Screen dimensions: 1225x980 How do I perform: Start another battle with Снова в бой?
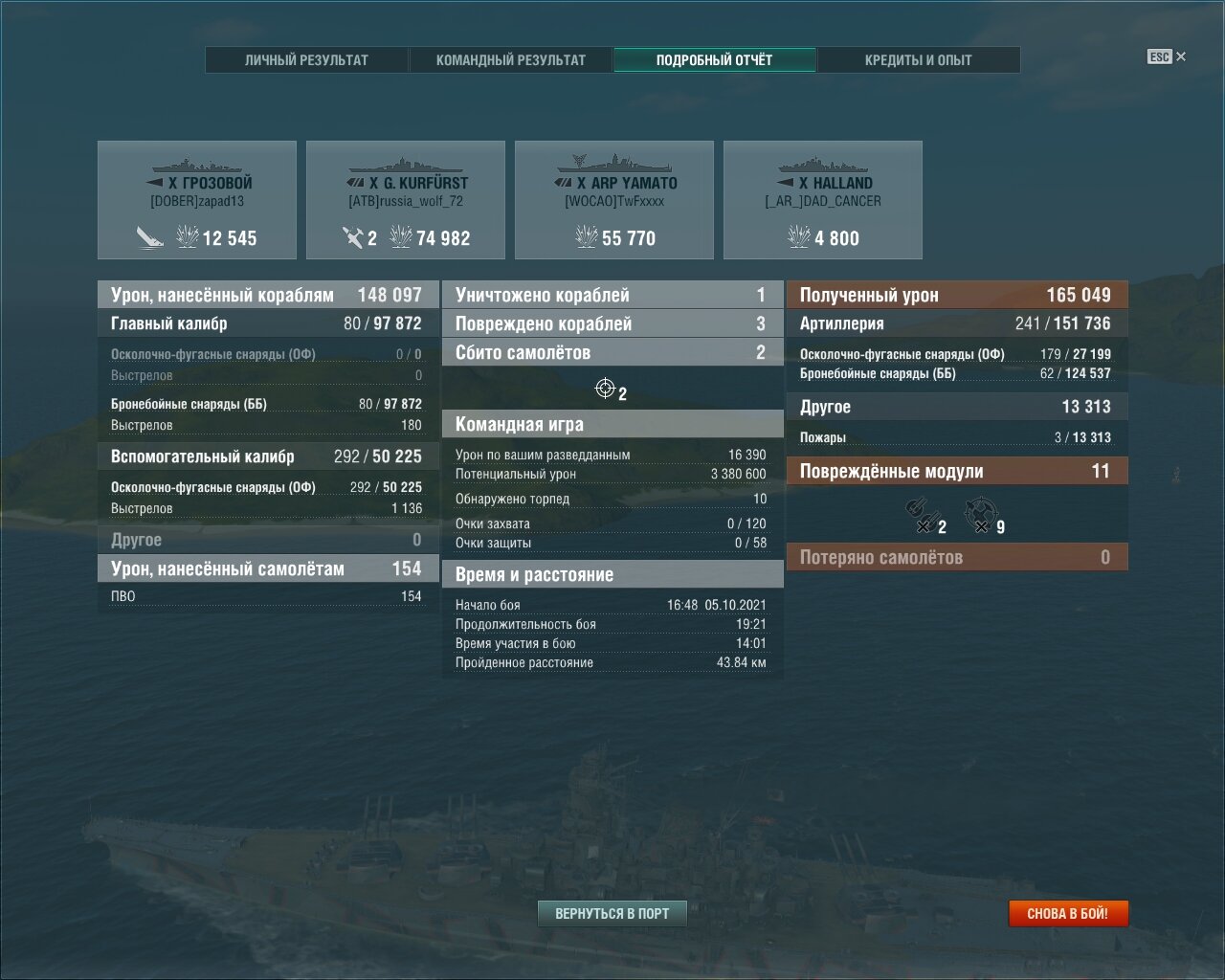1068,913
